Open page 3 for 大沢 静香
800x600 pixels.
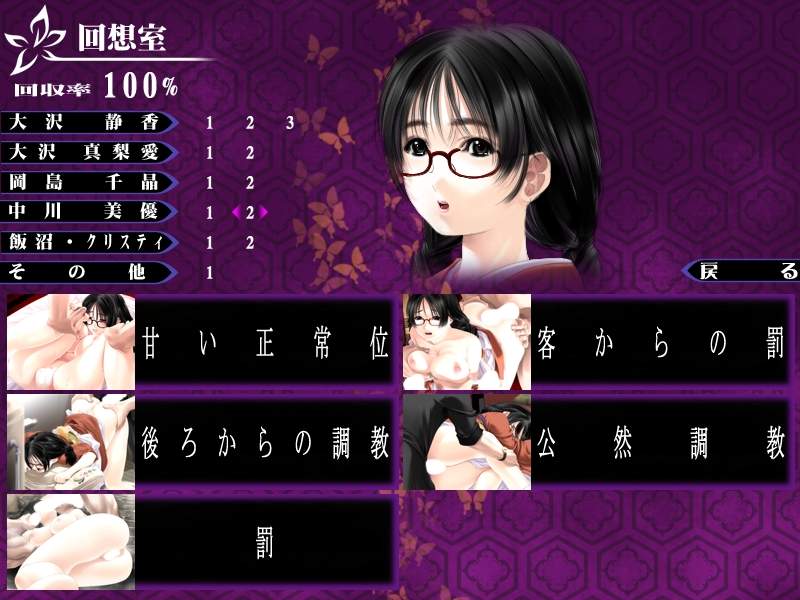point(290,123)
